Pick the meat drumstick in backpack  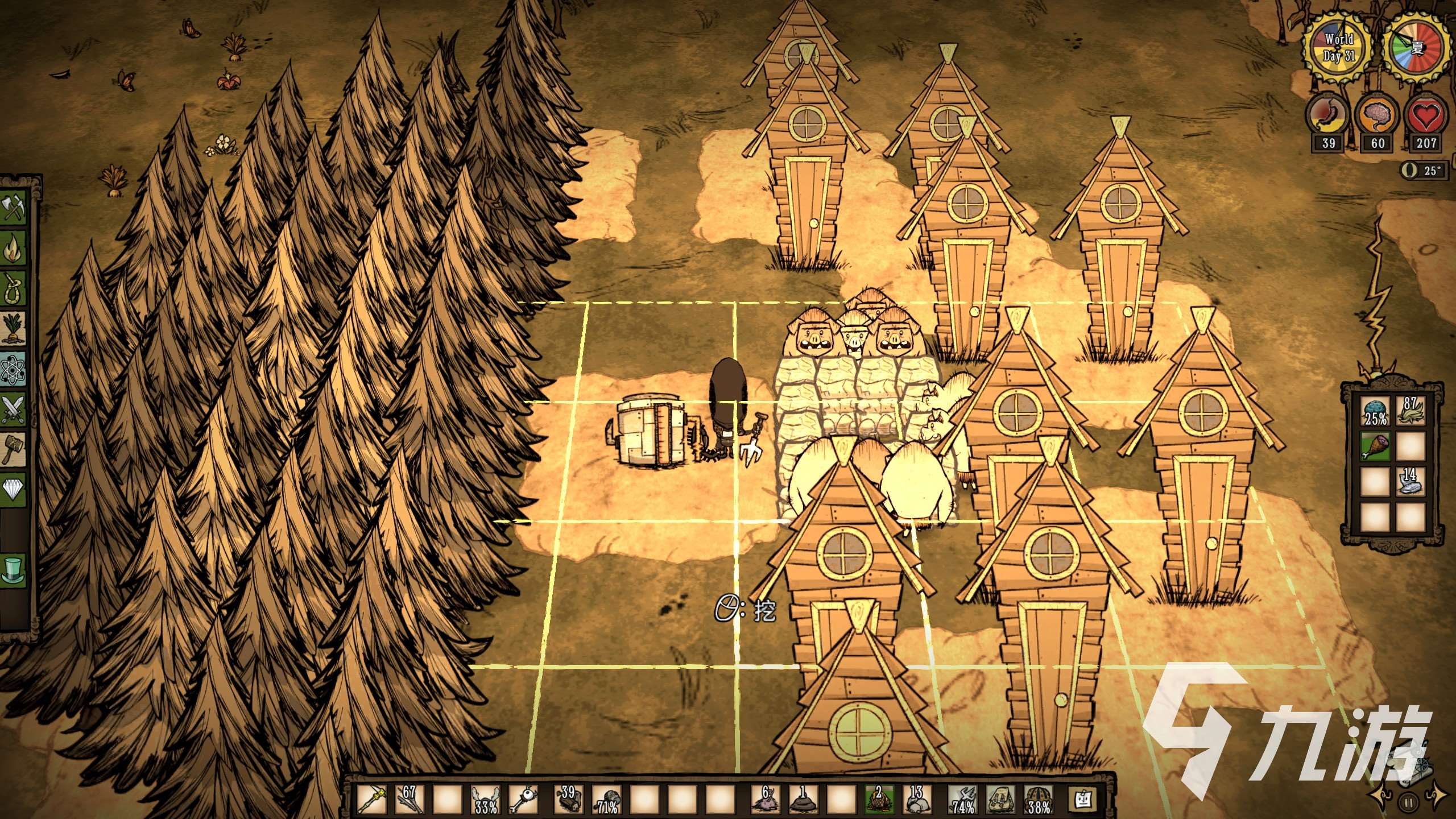click(x=1376, y=446)
